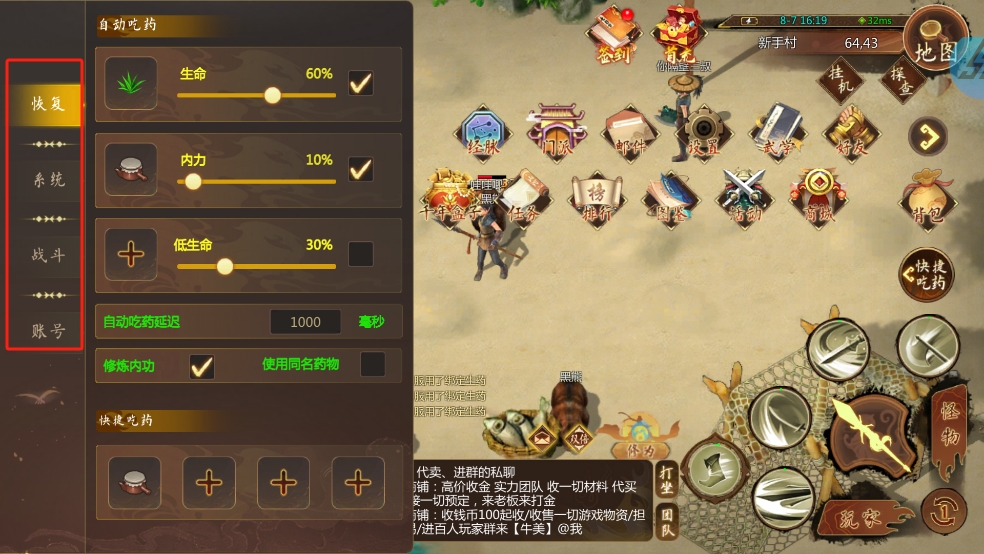Toggle the 修炼内功 checkbox
This screenshot has width=984, height=554.
click(x=202, y=366)
